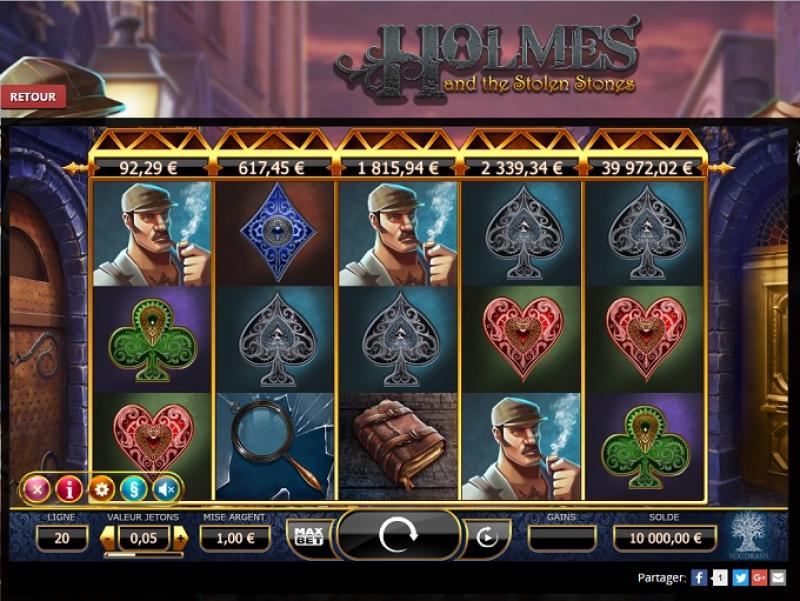Image resolution: width=800 pixels, height=601 pixels.
Task: Share the game on Twitter
Action: tap(740, 577)
